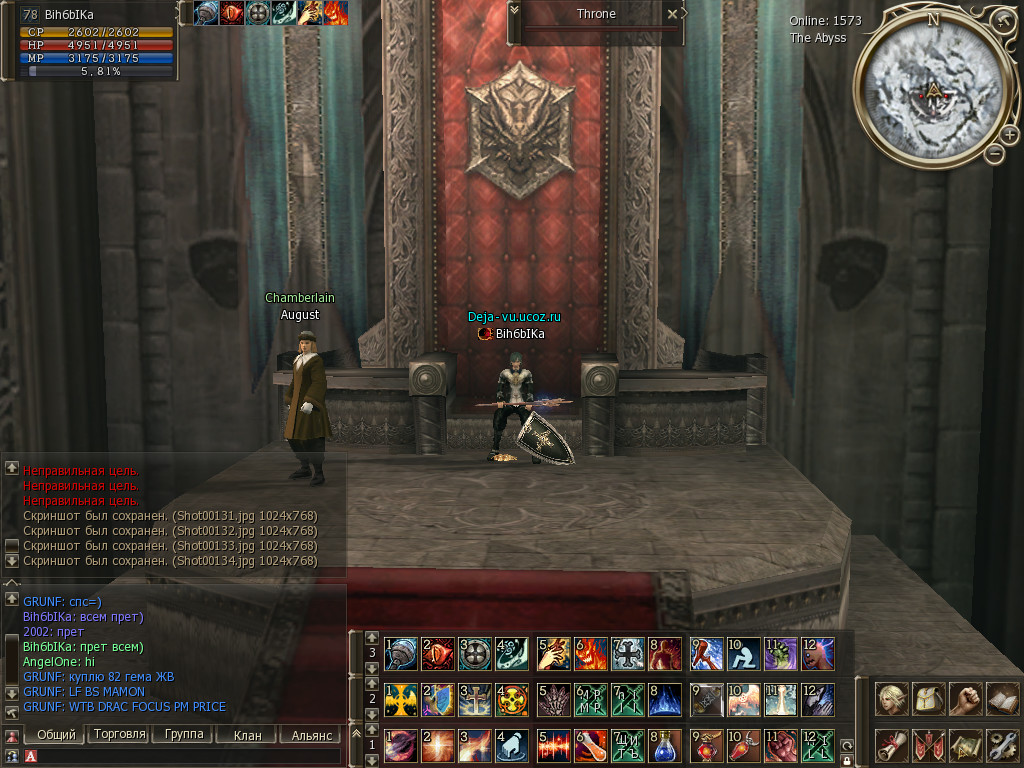Open the actions fist icon
Screen dimensions: 1024x768
point(966,699)
